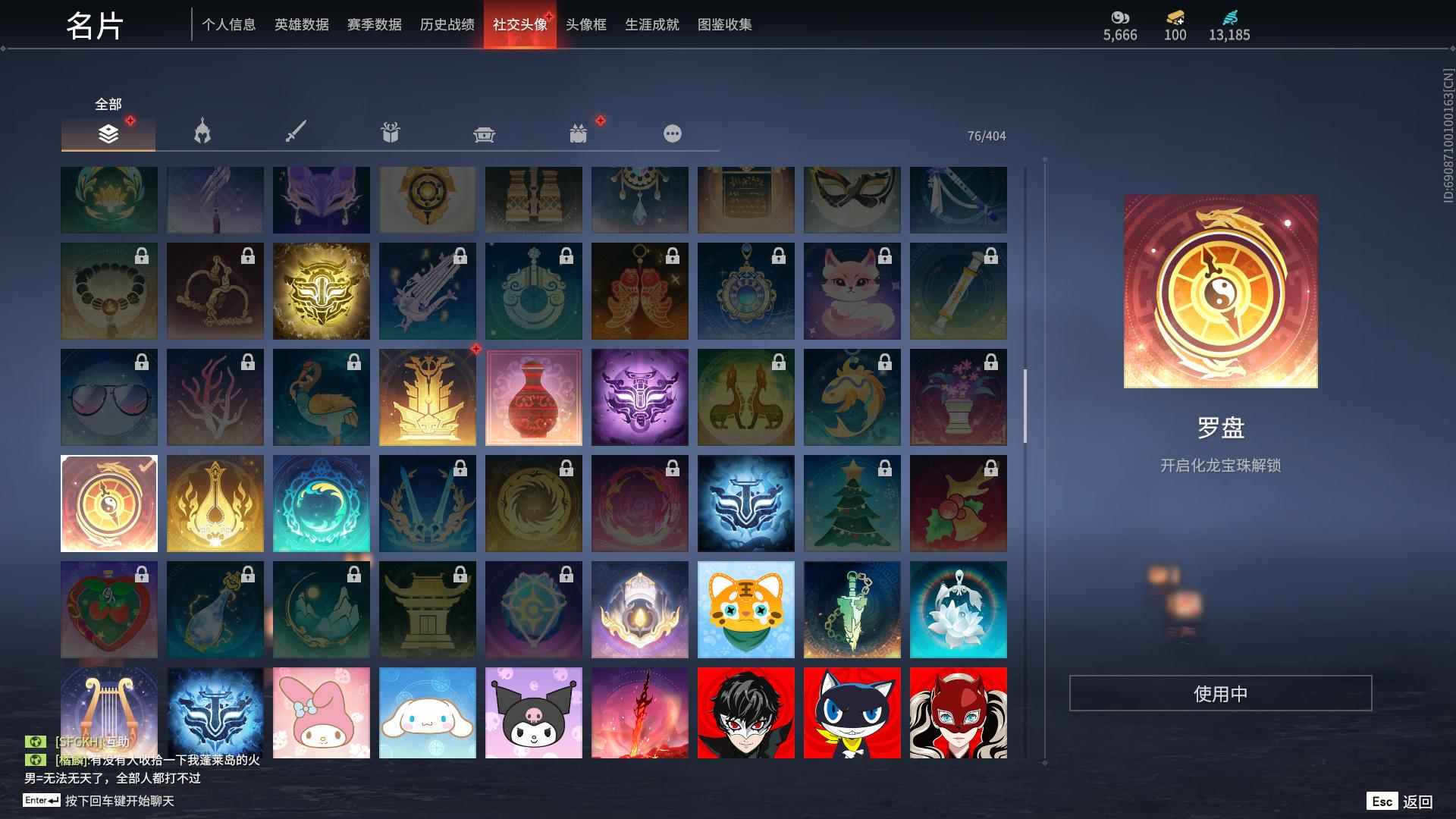Viewport: 1456px width, 819px height.
Task: Open the 生涯成就 tab
Action: point(651,24)
